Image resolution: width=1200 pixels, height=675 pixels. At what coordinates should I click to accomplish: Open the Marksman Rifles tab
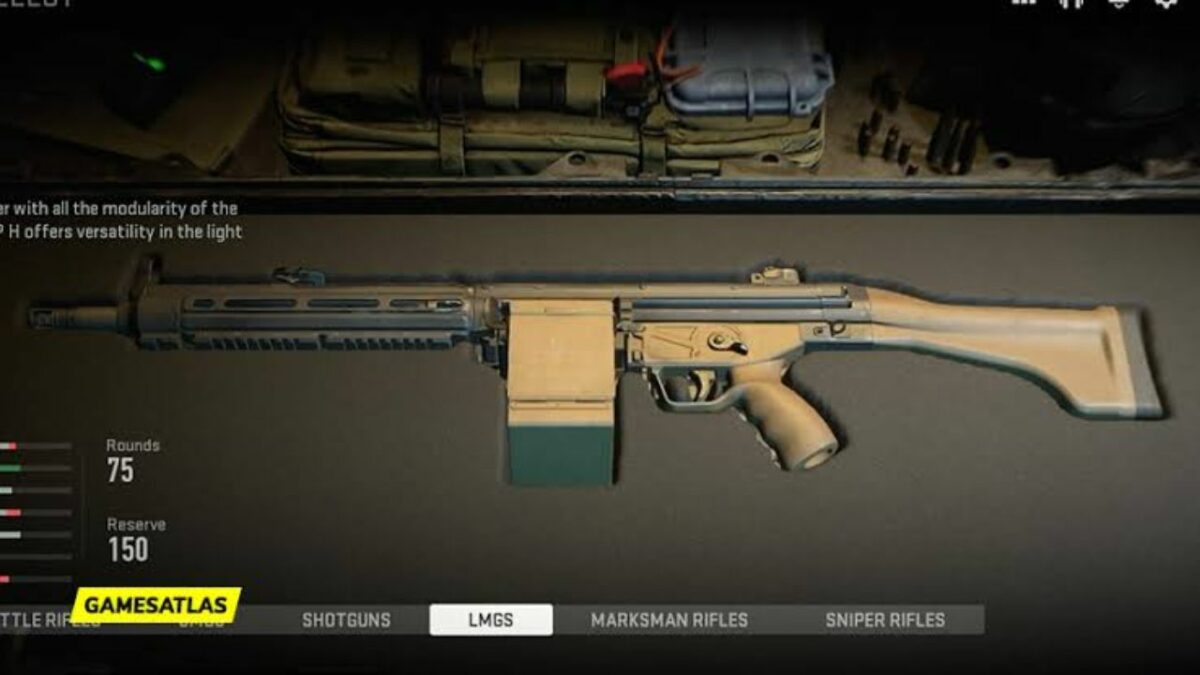[x=669, y=620]
